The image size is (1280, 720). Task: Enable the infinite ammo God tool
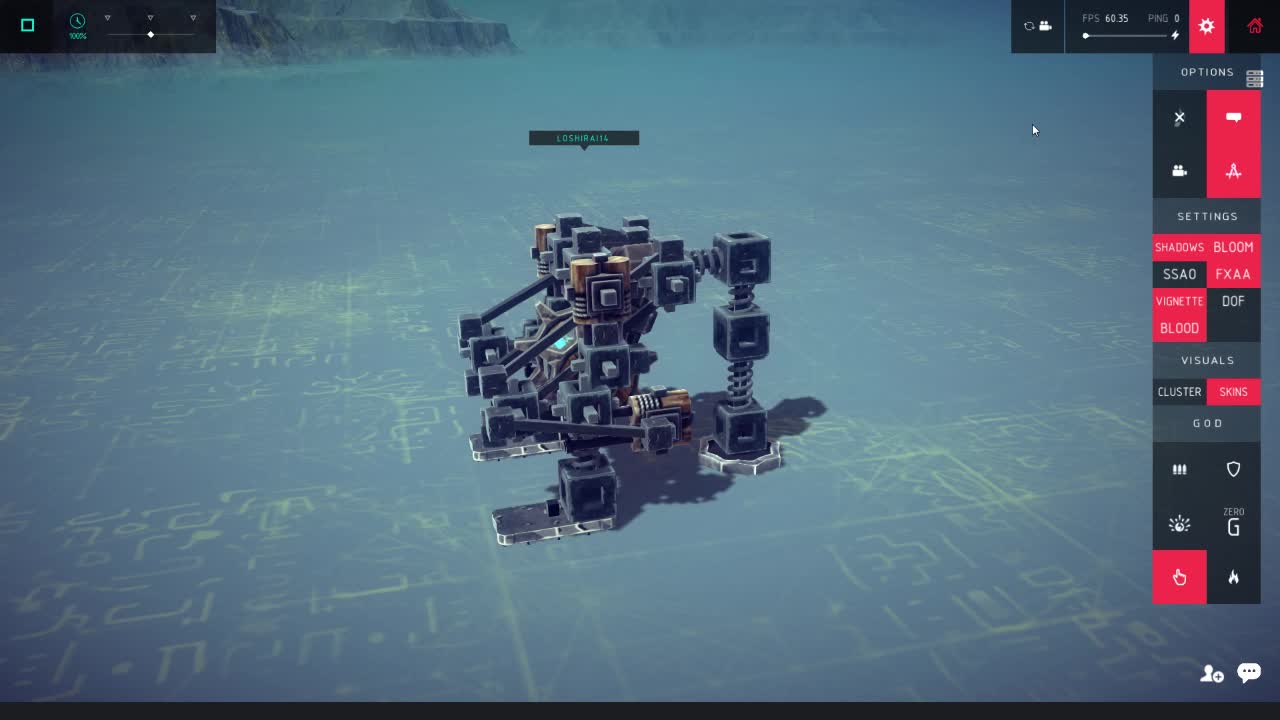pyautogui.click(x=1180, y=469)
